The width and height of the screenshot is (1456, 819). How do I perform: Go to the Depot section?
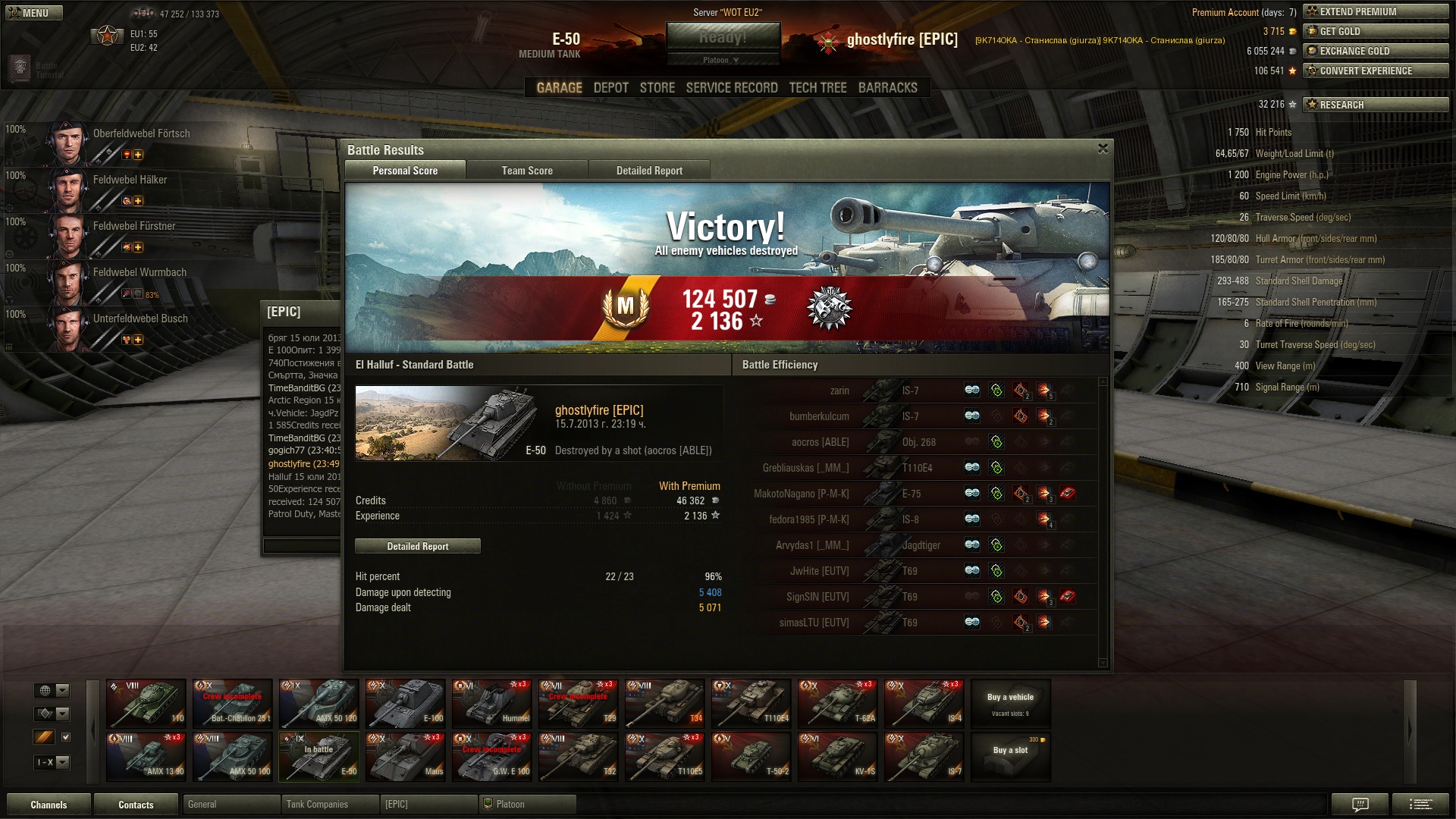click(x=610, y=88)
